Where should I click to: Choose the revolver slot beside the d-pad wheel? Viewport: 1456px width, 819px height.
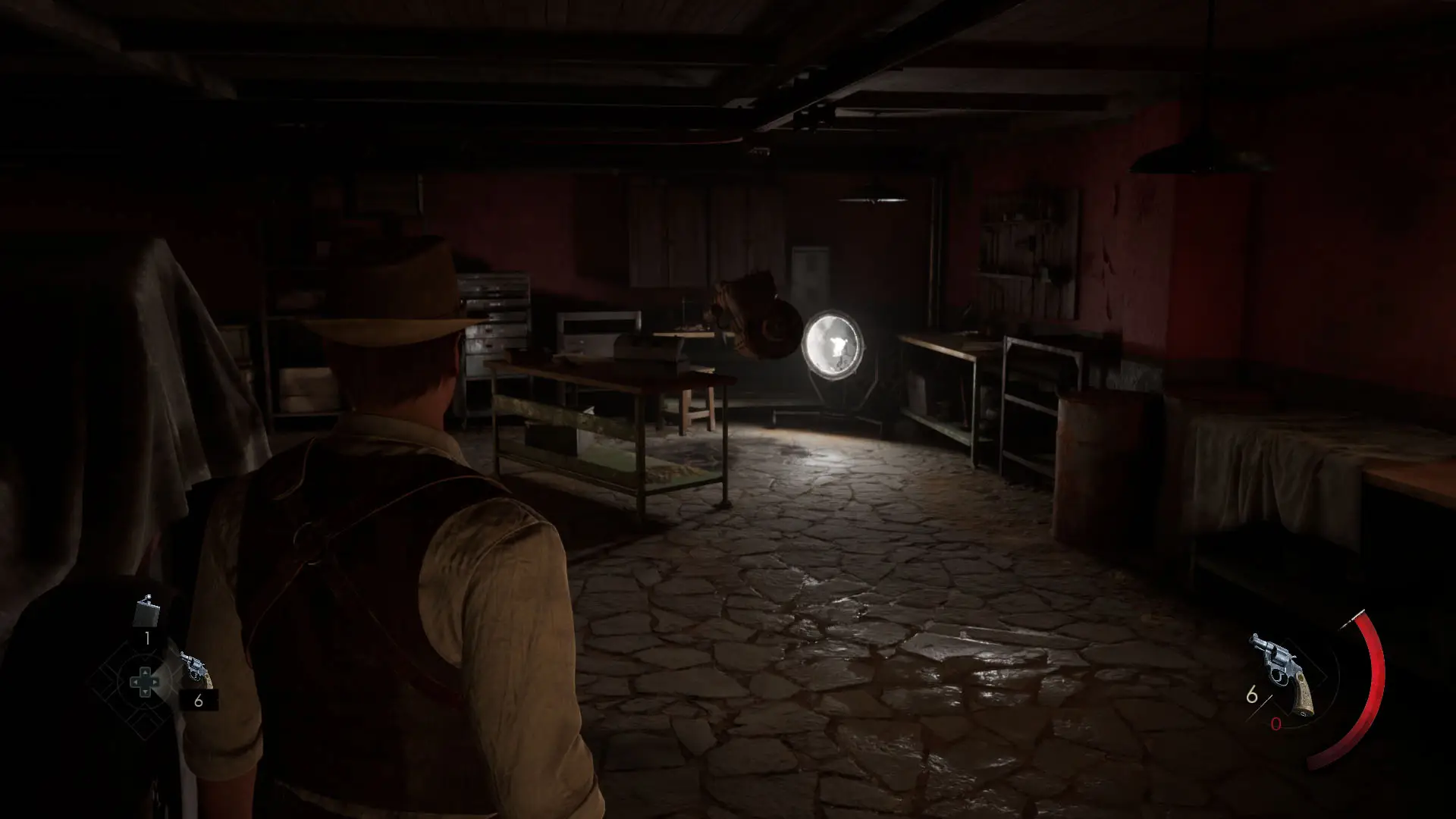tap(196, 670)
